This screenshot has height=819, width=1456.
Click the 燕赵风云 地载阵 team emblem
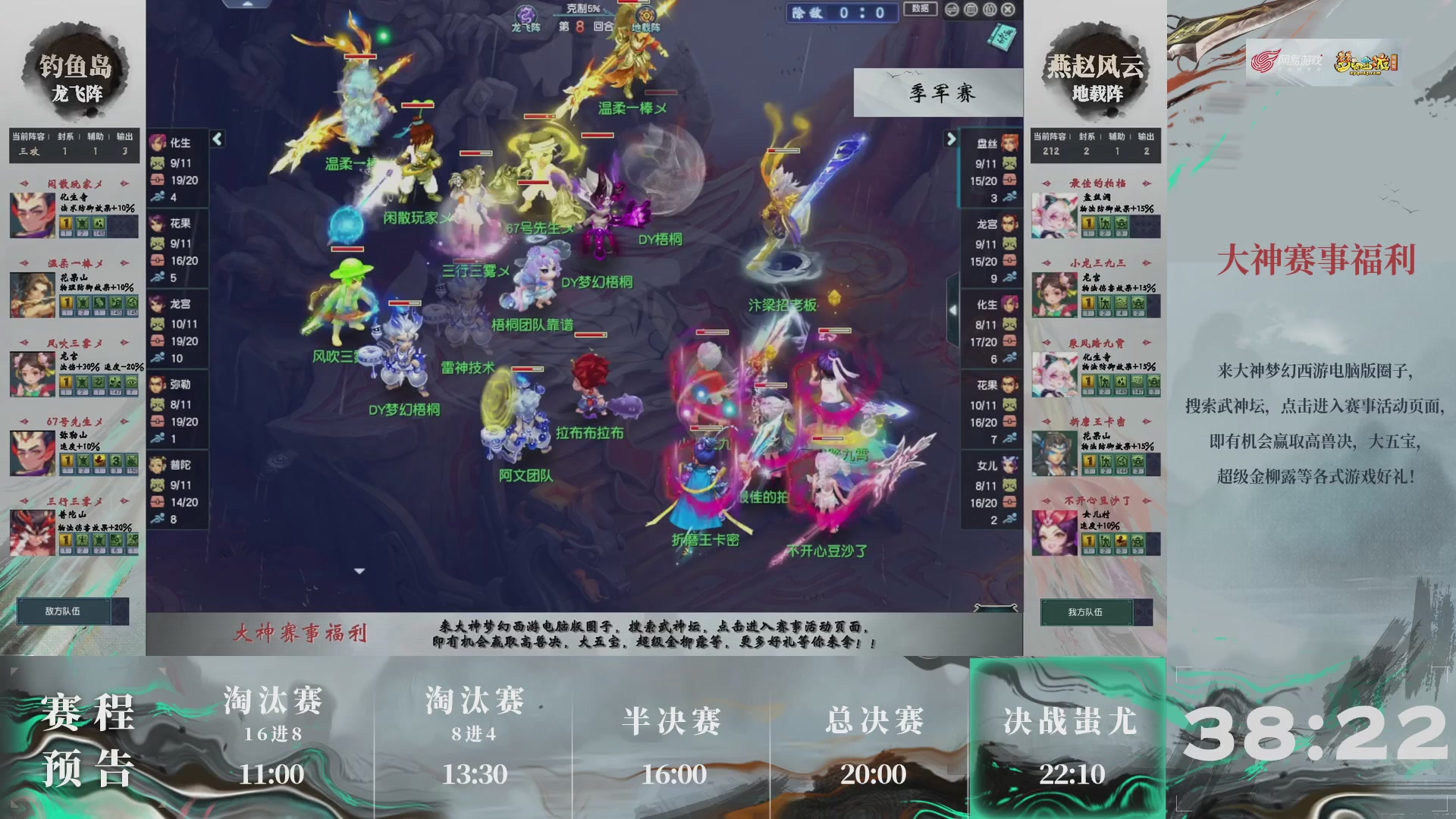coord(1094,72)
